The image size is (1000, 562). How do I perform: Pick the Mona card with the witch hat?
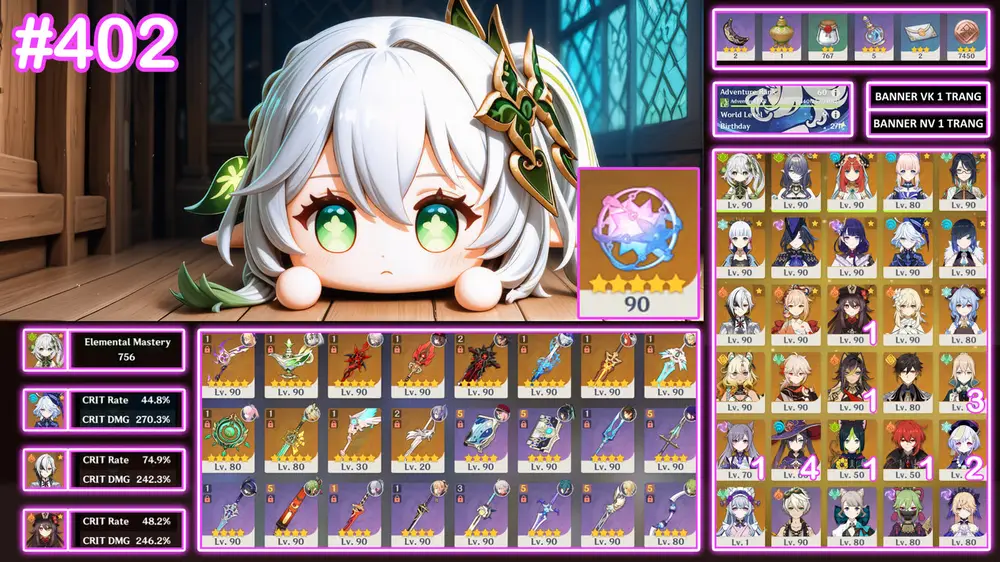click(x=794, y=447)
